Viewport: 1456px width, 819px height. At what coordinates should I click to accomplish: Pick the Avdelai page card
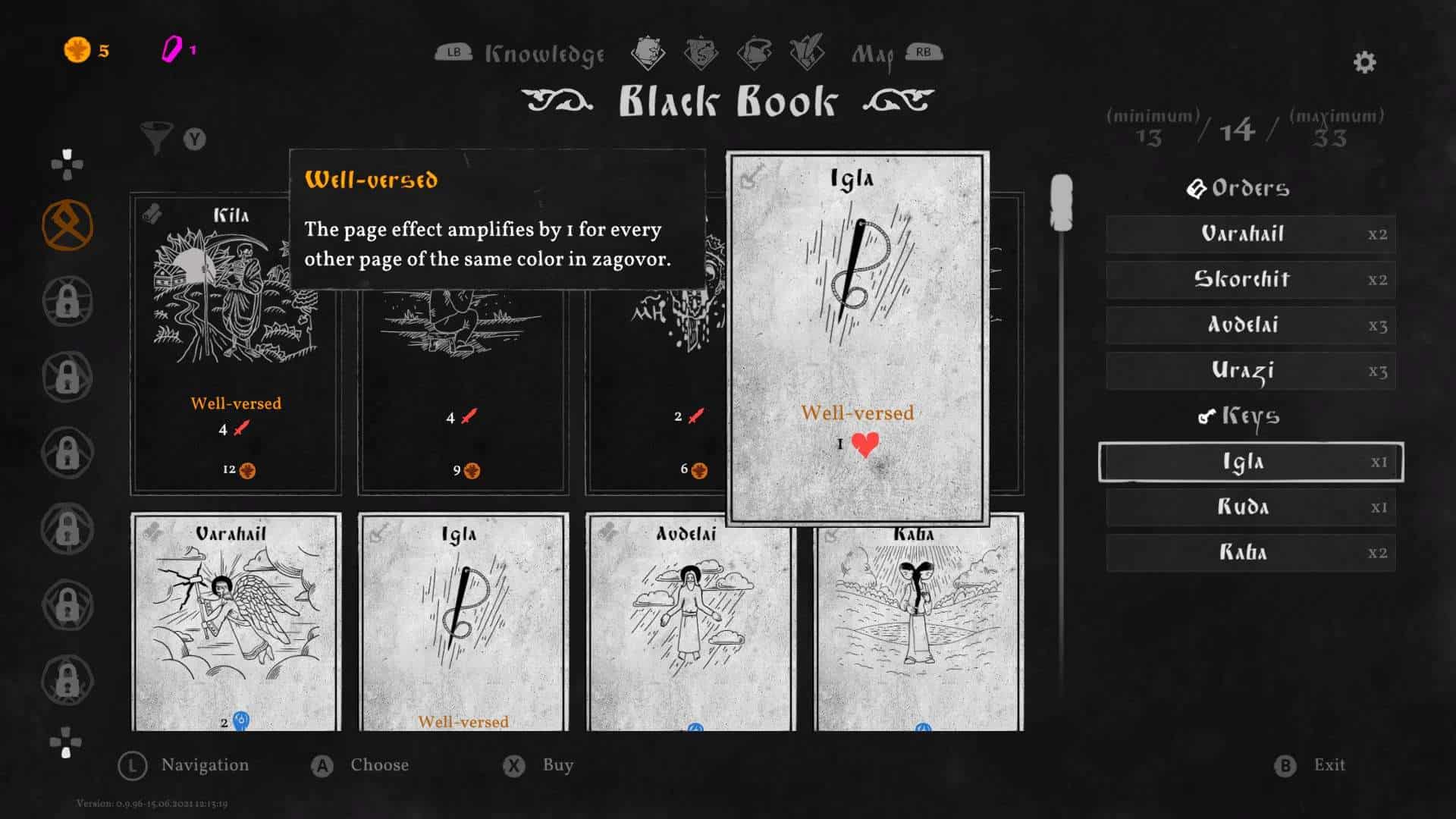pos(690,622)
